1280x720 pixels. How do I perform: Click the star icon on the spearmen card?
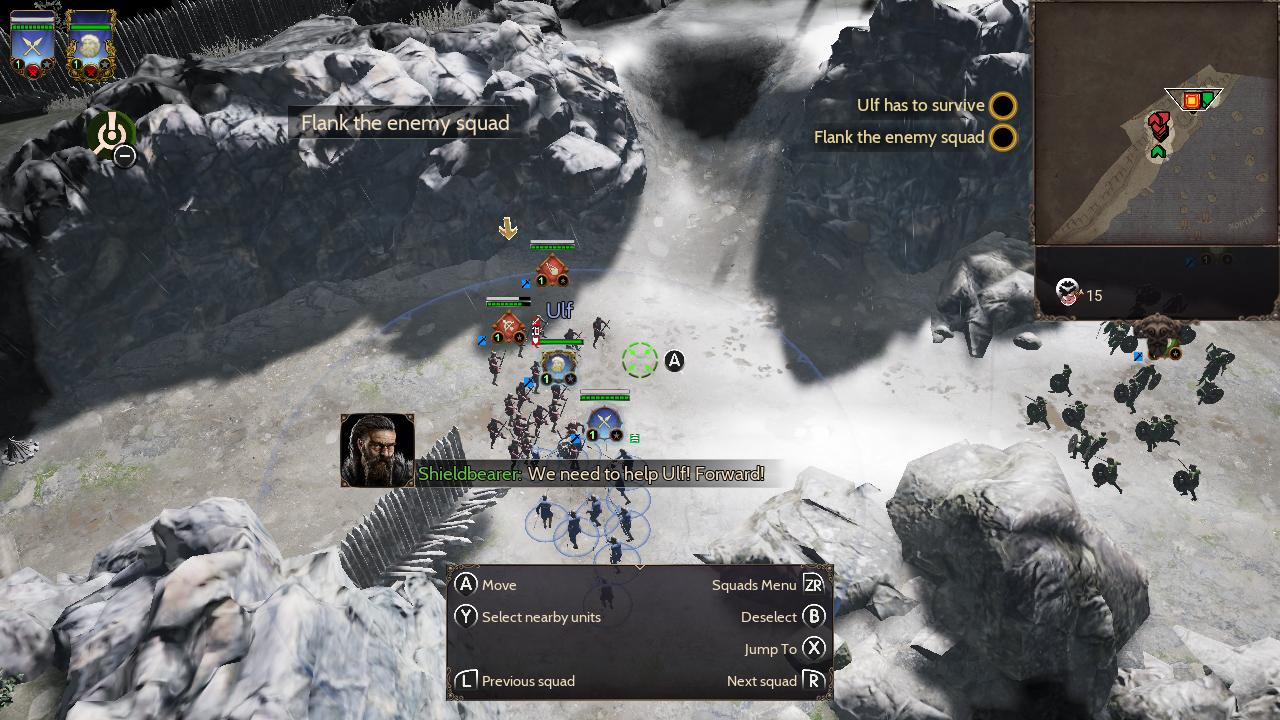pyautogui.click(x=46, y=62)
